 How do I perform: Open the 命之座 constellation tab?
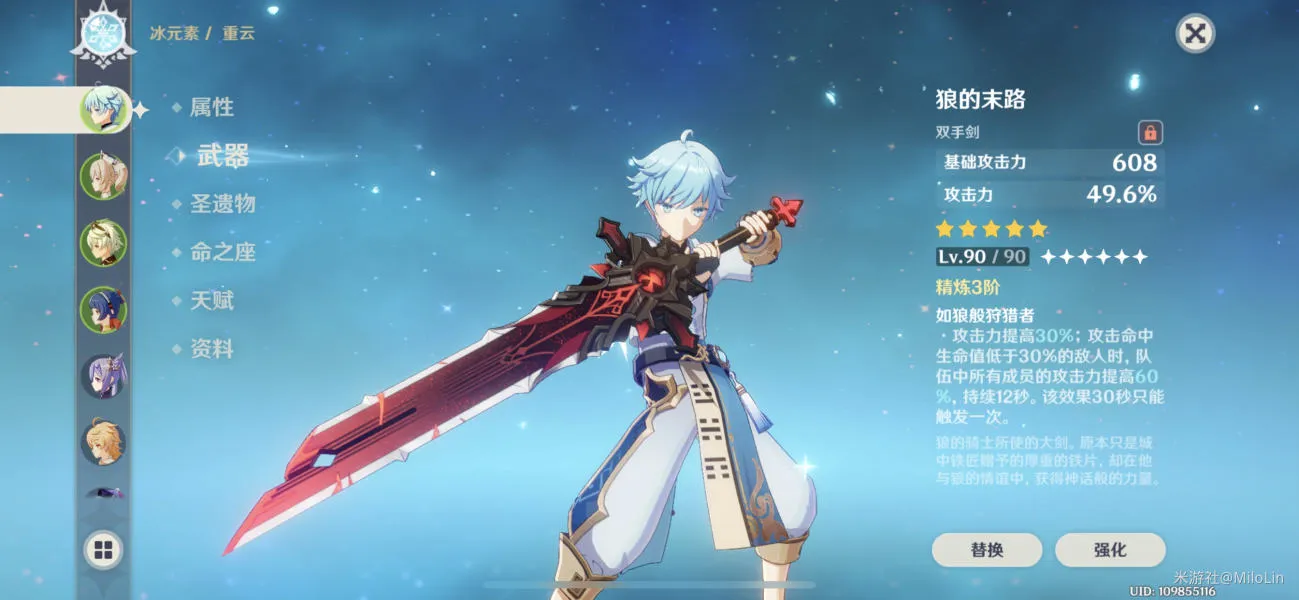(x=222, y=252)
